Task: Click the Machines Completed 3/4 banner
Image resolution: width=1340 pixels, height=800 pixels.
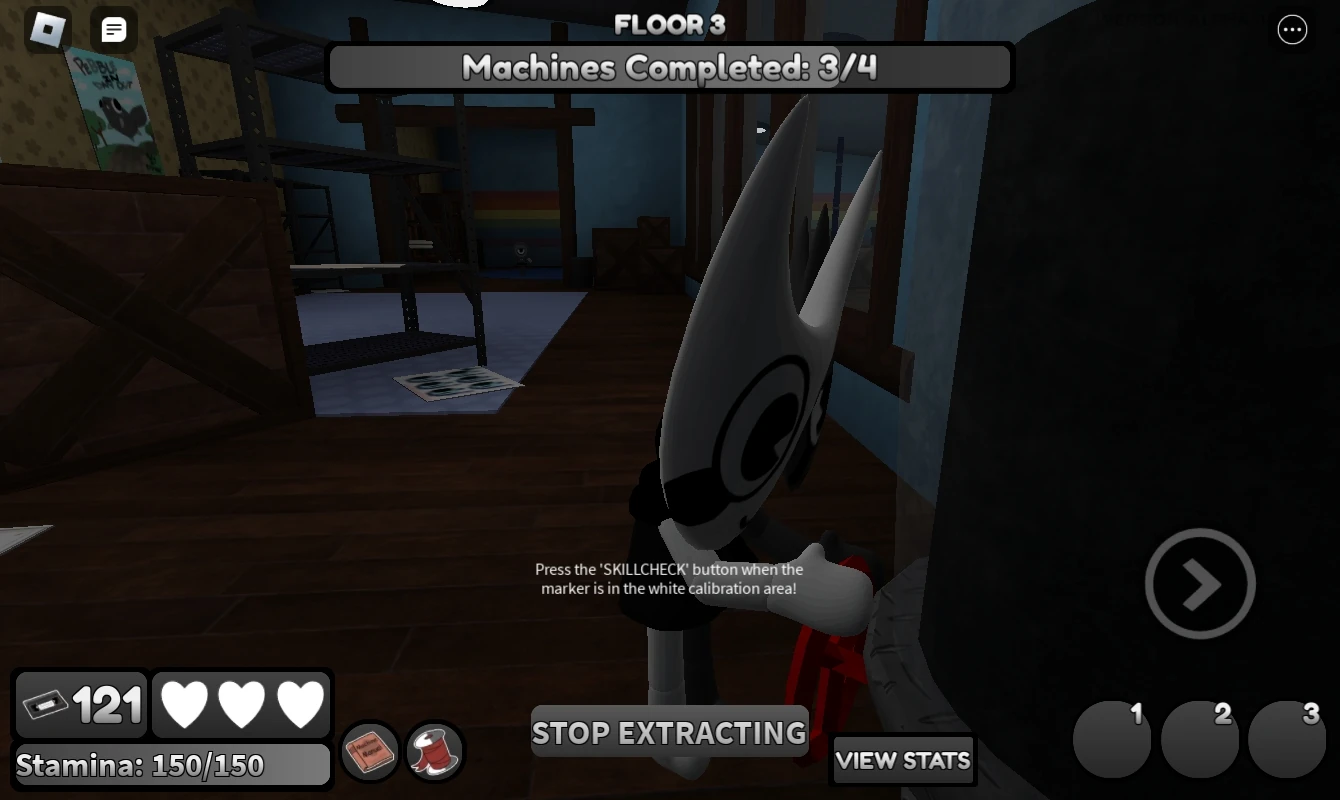Action: pyautogui.click(x=669, y=68)
